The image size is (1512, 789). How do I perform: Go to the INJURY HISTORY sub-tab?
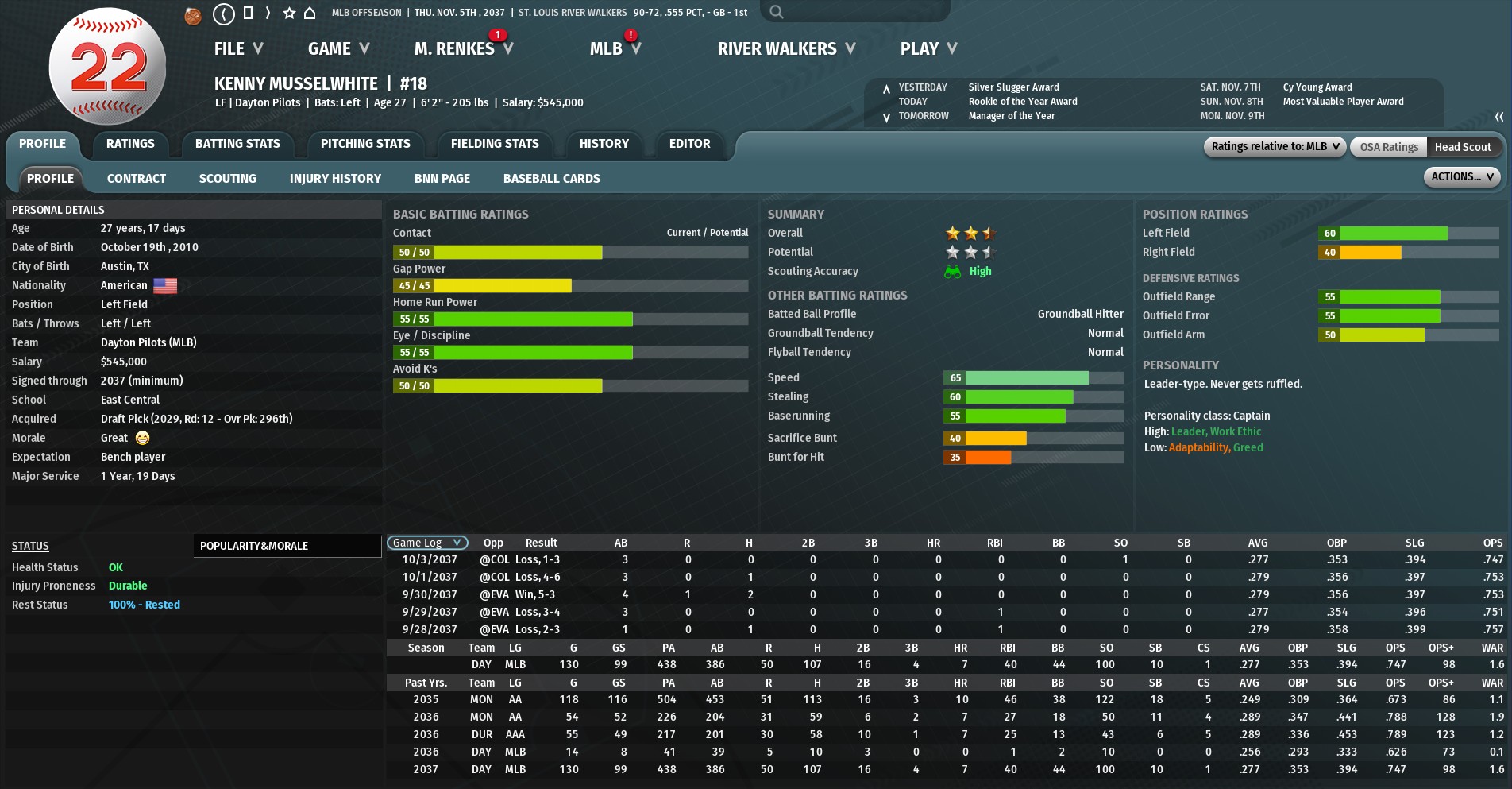(335, 179)
